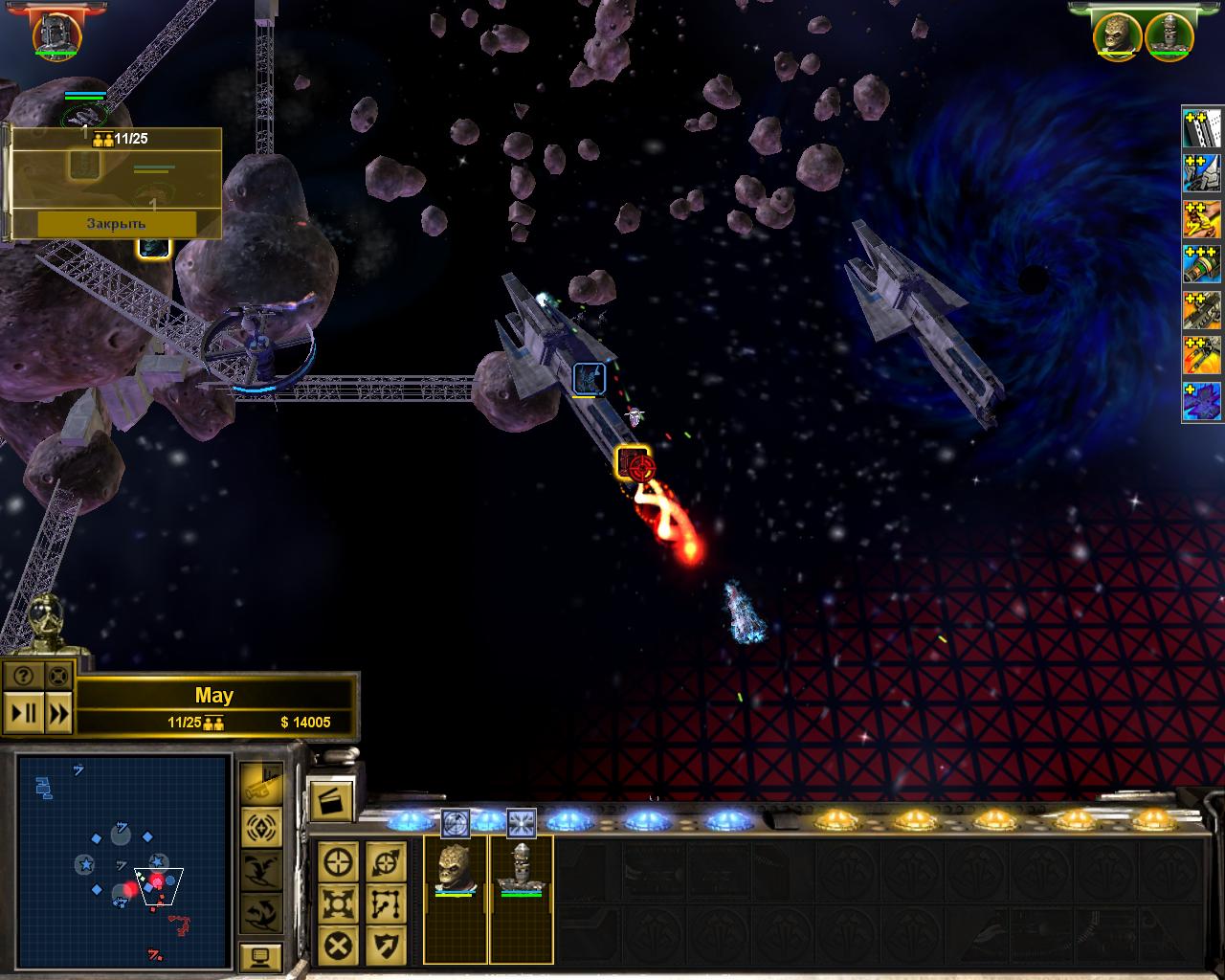Select Boba Fett hero portrait
This screenshot has height=980, width=1225.
[x=57, y=34]
